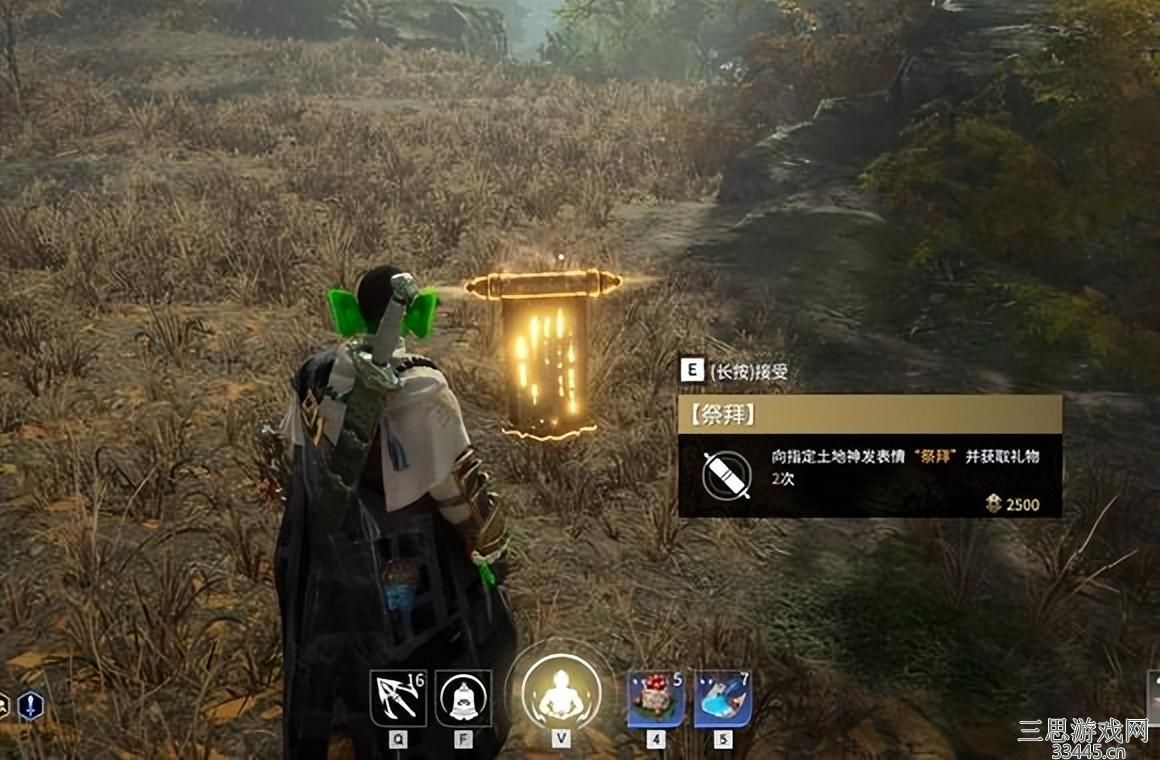
Task: Select the red-topped item in slot 4
Action: 656,698
